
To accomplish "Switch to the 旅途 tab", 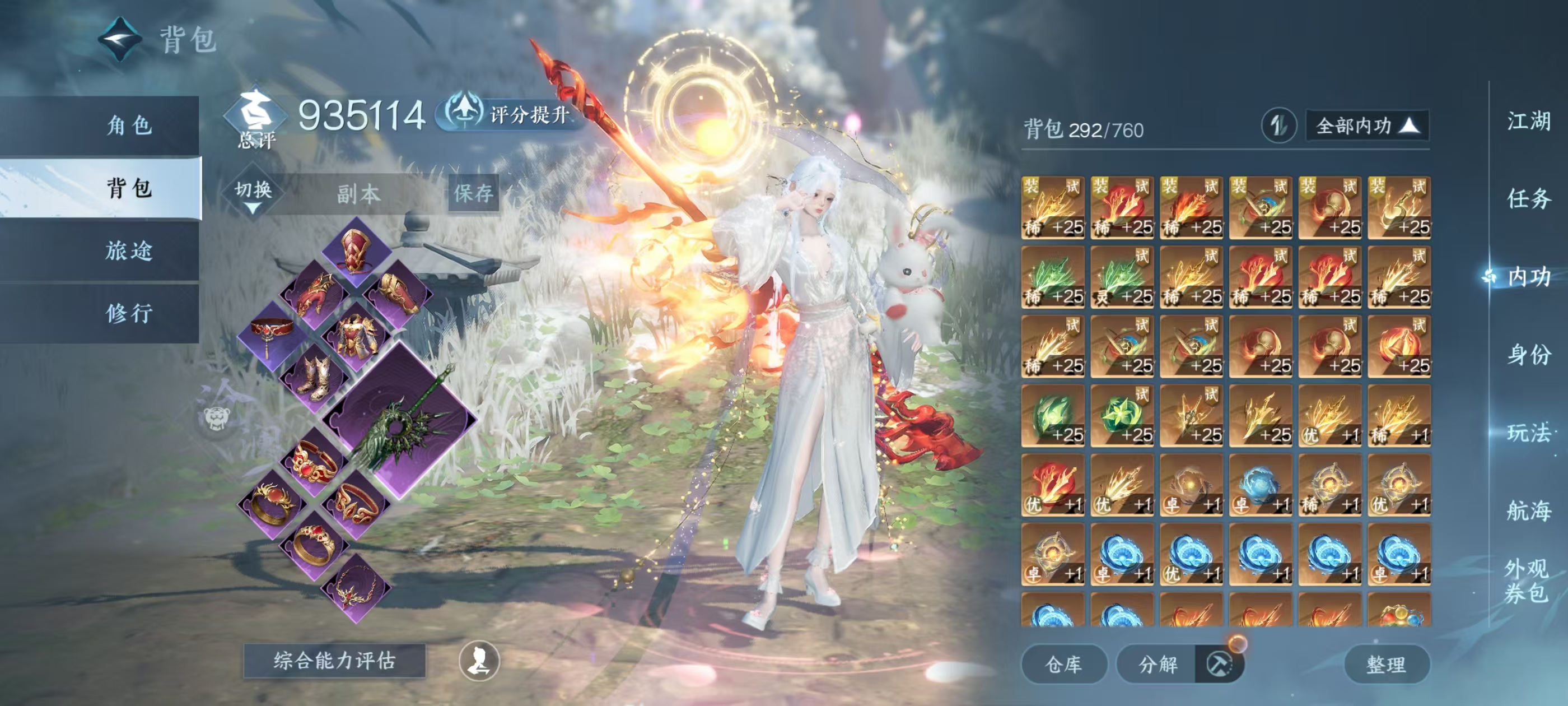I will 129,250.
